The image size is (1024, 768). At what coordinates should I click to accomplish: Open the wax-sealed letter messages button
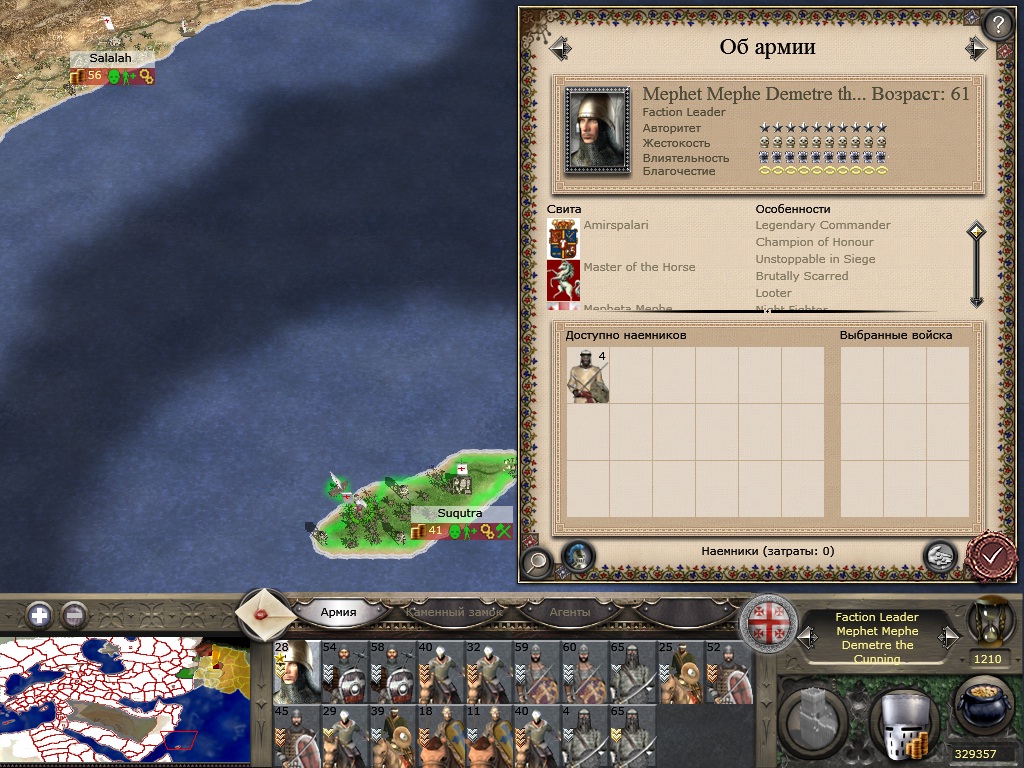click(x=267, y=613)
